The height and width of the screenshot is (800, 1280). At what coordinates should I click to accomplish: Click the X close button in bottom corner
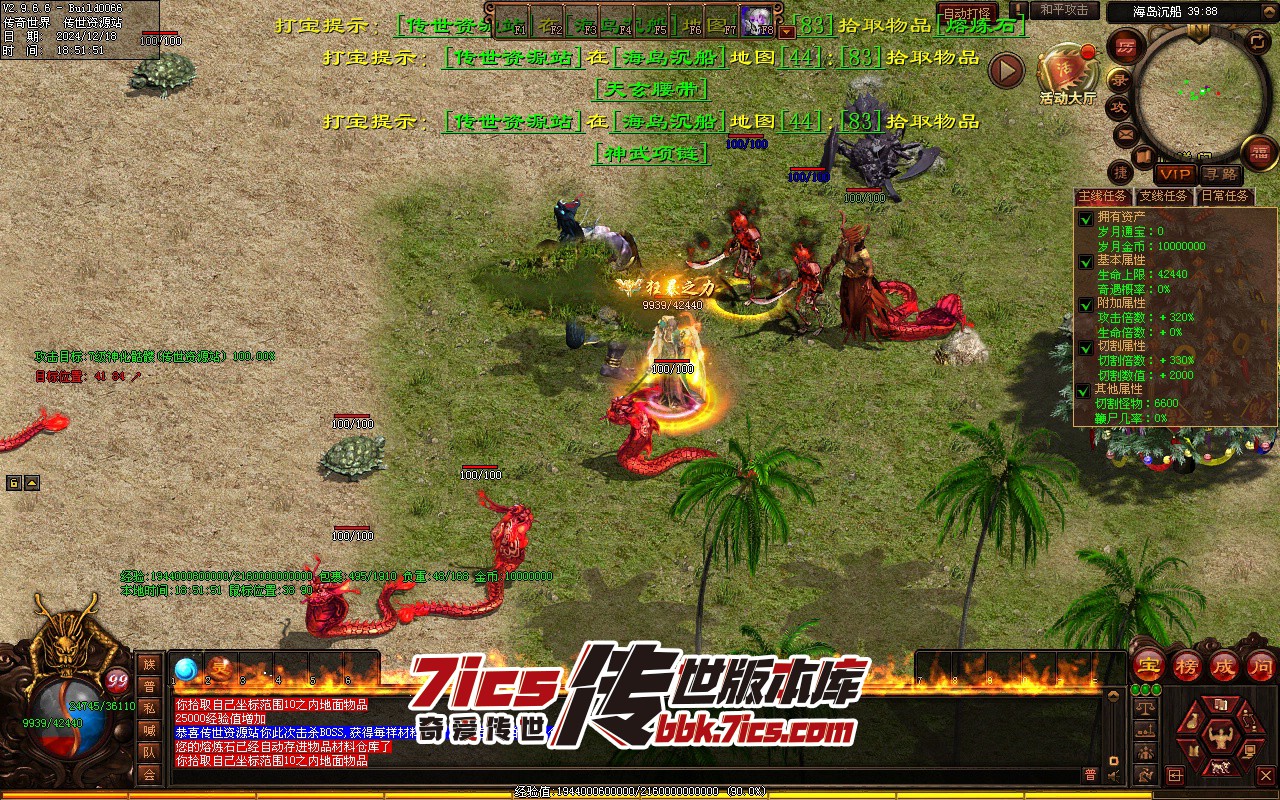pos(1266,775)
